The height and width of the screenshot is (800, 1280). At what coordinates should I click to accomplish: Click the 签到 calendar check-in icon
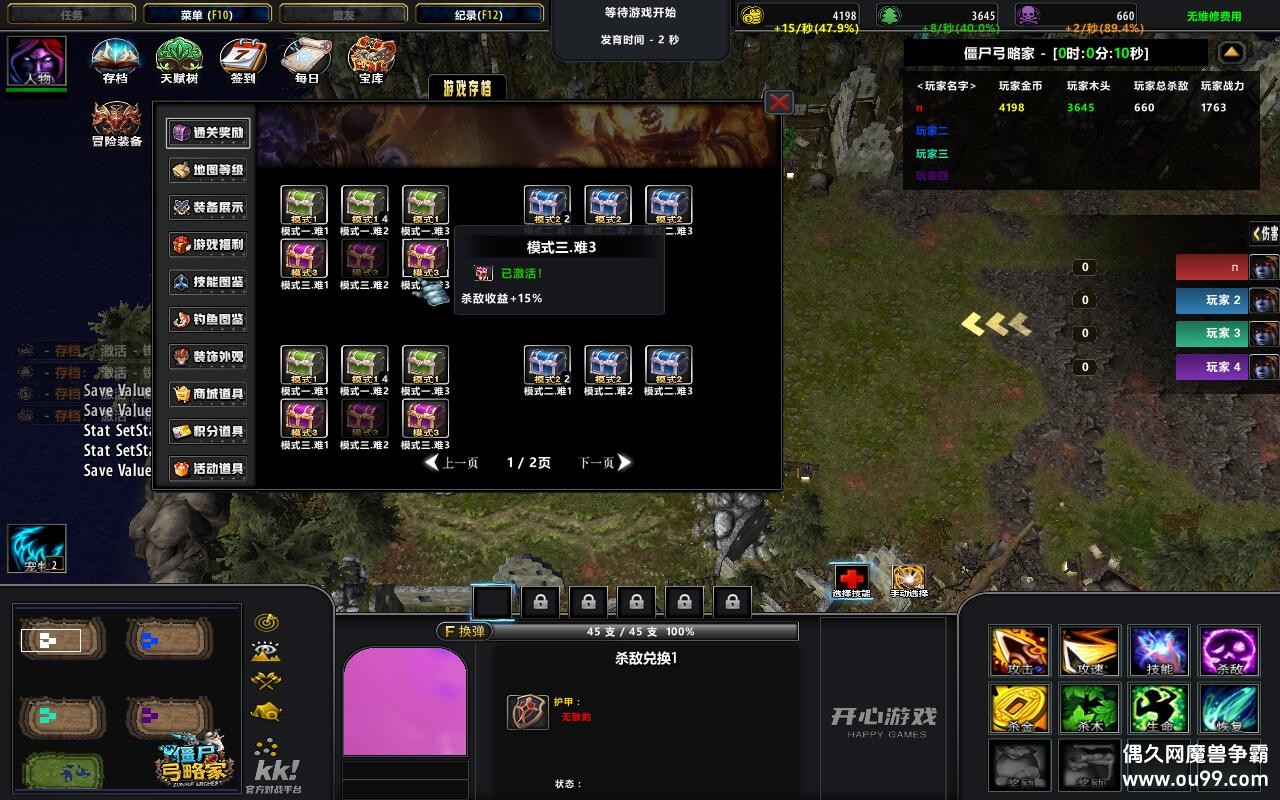(x=242, y=60)
